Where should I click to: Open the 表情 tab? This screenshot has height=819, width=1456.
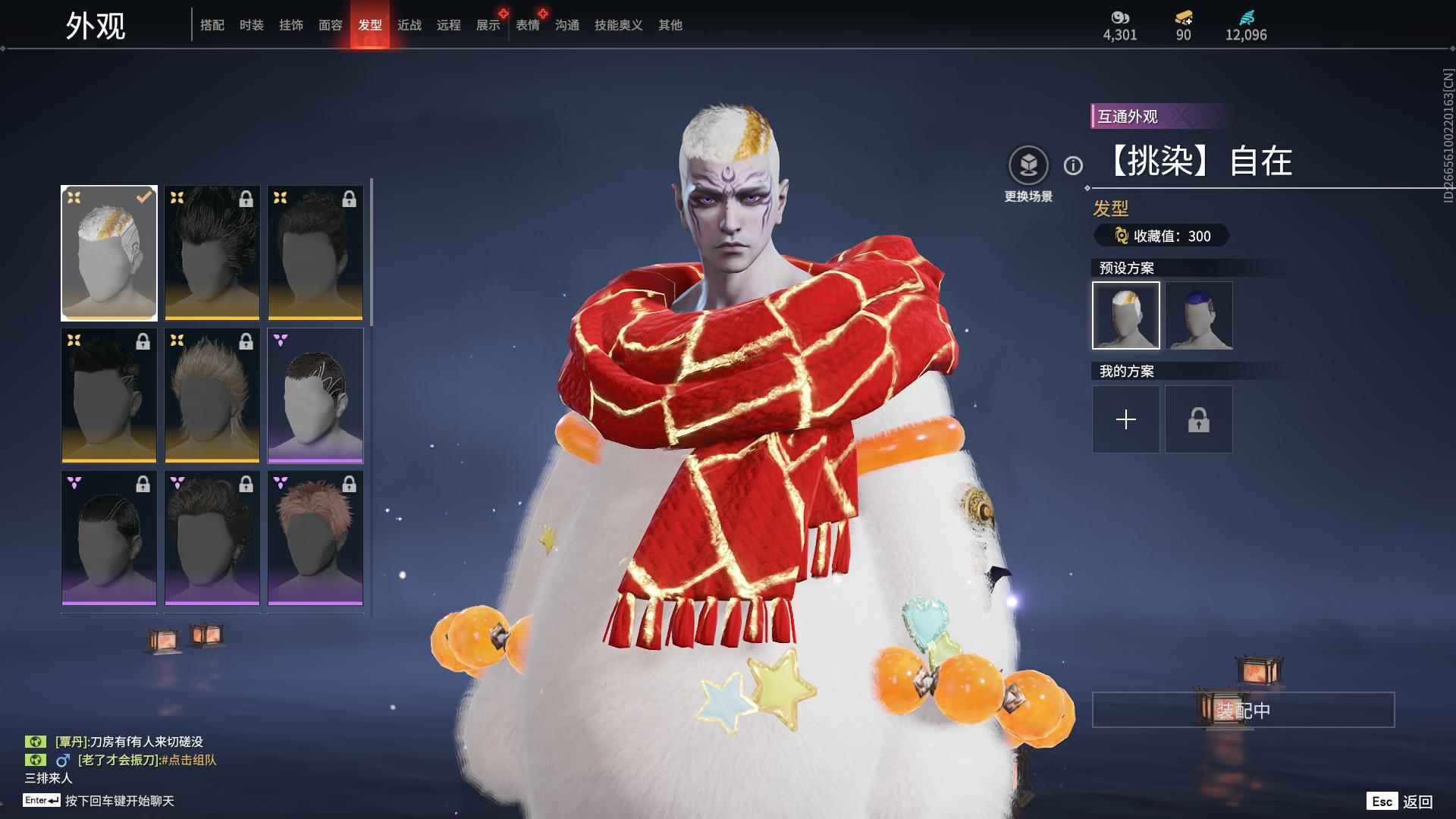point(528,25)
